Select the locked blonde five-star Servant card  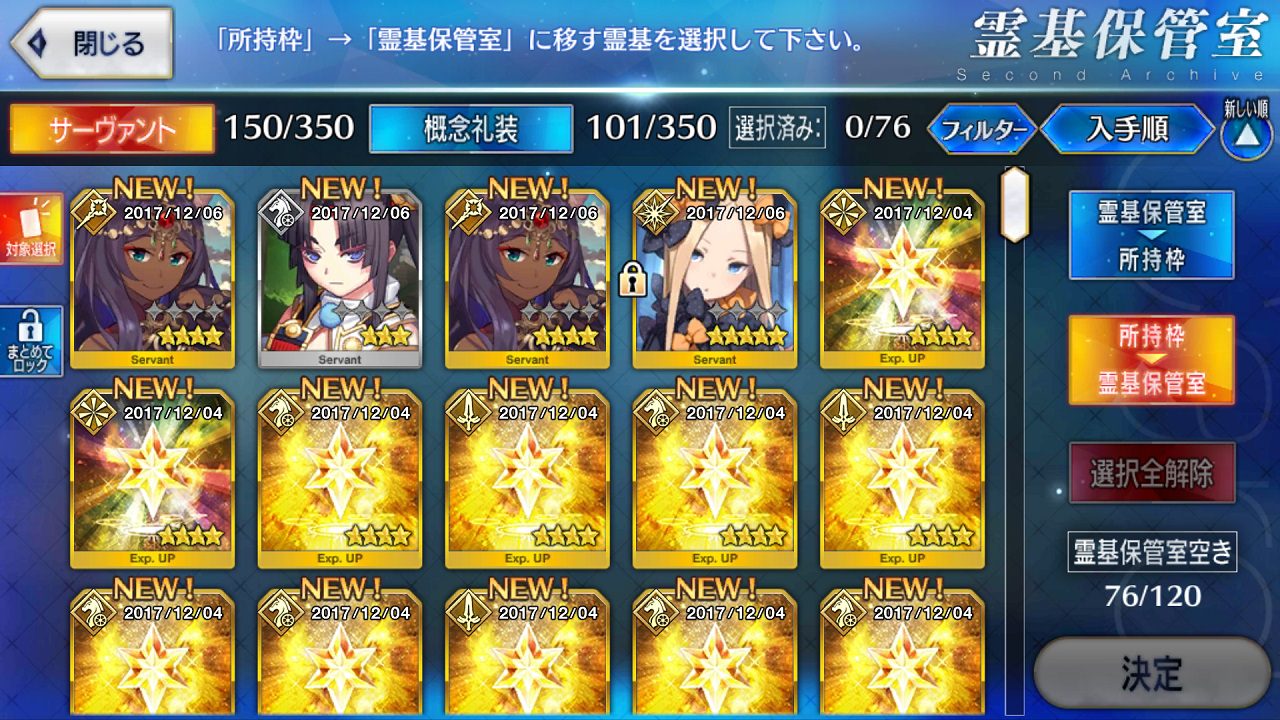(714, 279)
